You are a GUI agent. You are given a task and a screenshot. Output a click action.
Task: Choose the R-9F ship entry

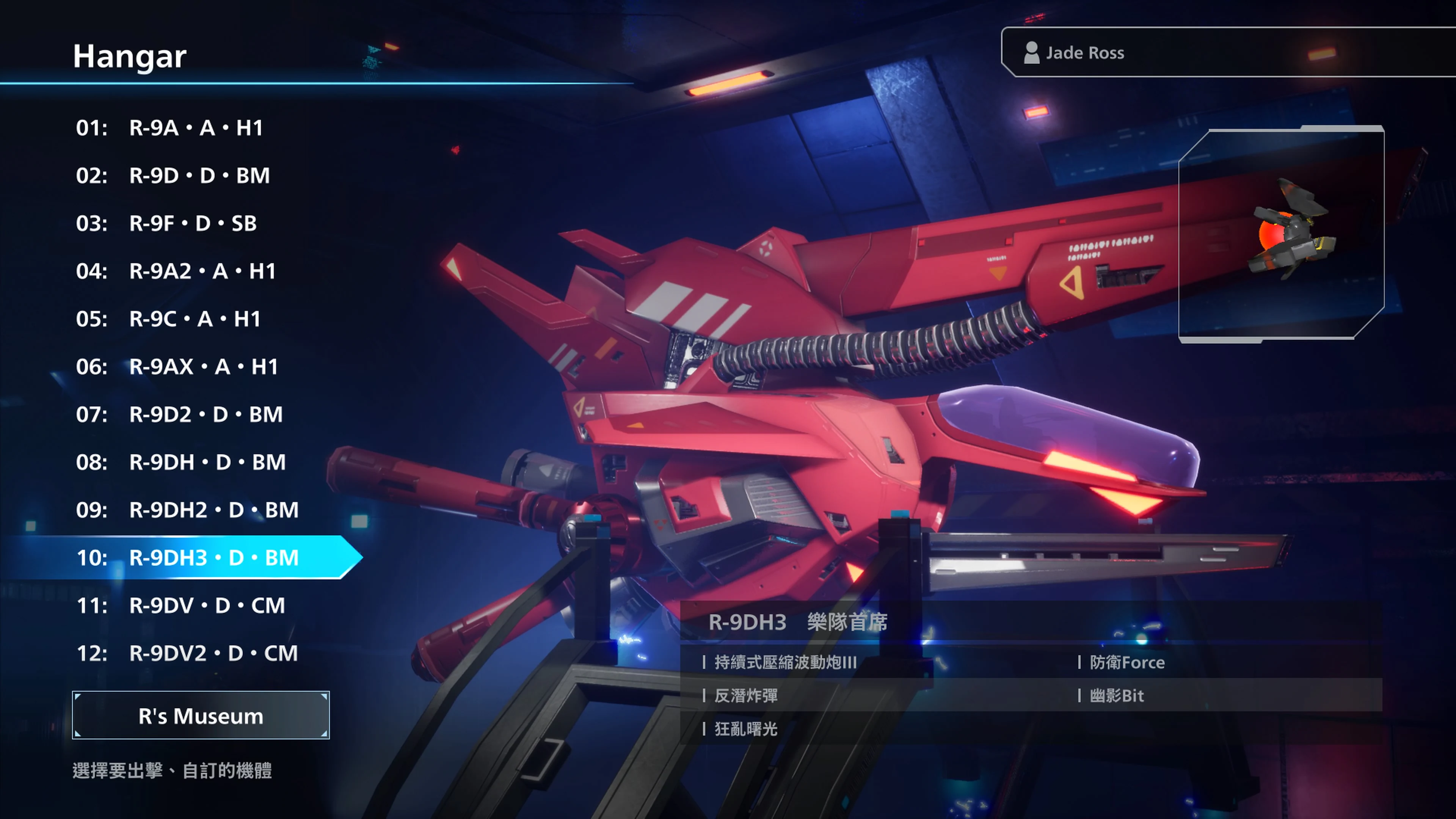click(x=192, y=223)
